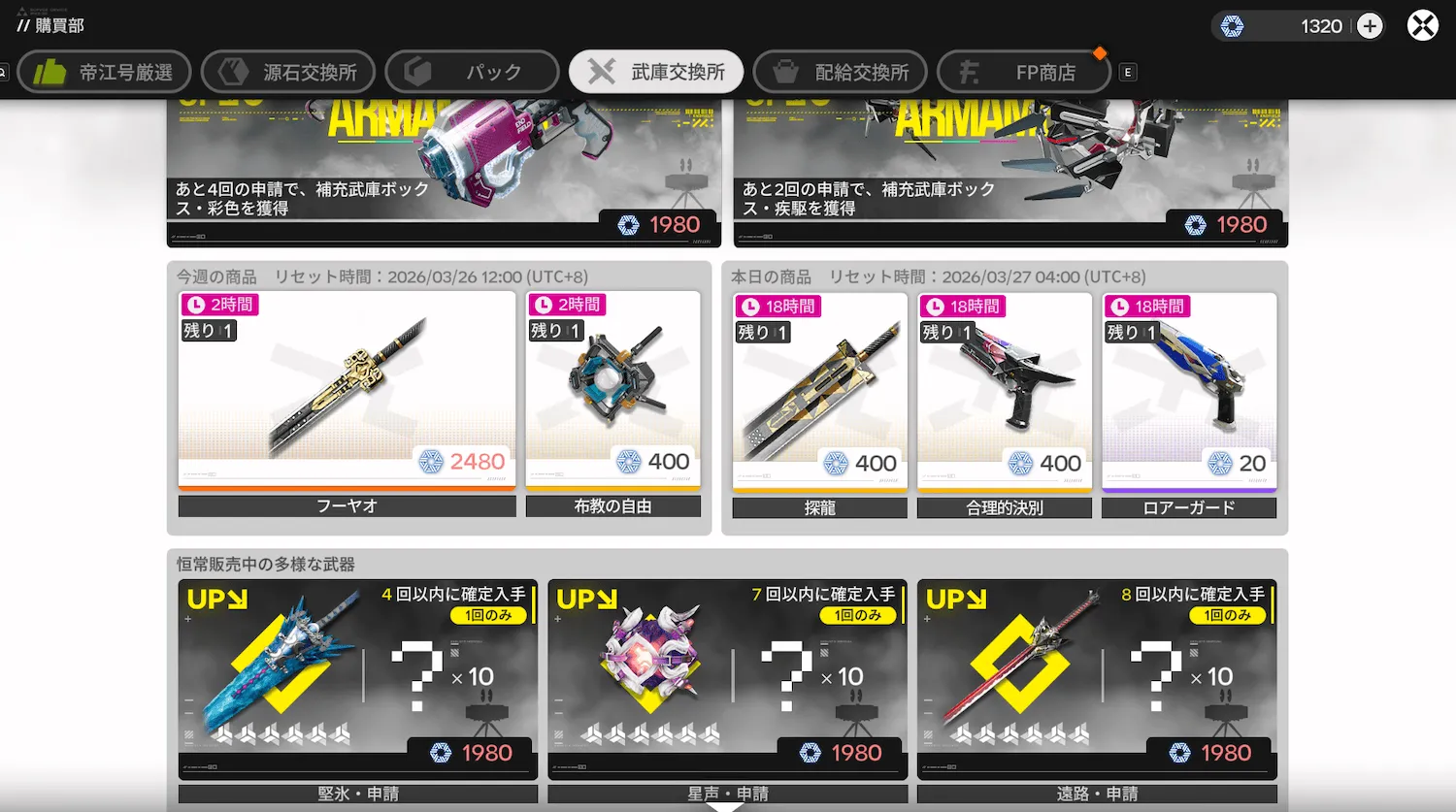This screenshot has width=1456, height=812.
Task: Click the E hotkey indicator beside FP商店
Action: tap(1127, 72)
